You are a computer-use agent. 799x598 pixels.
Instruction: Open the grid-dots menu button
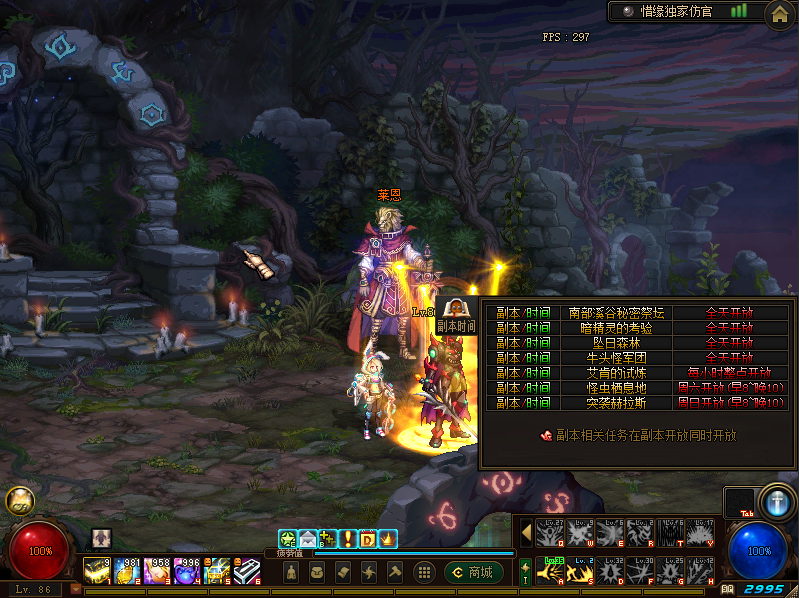coord(424,572)
